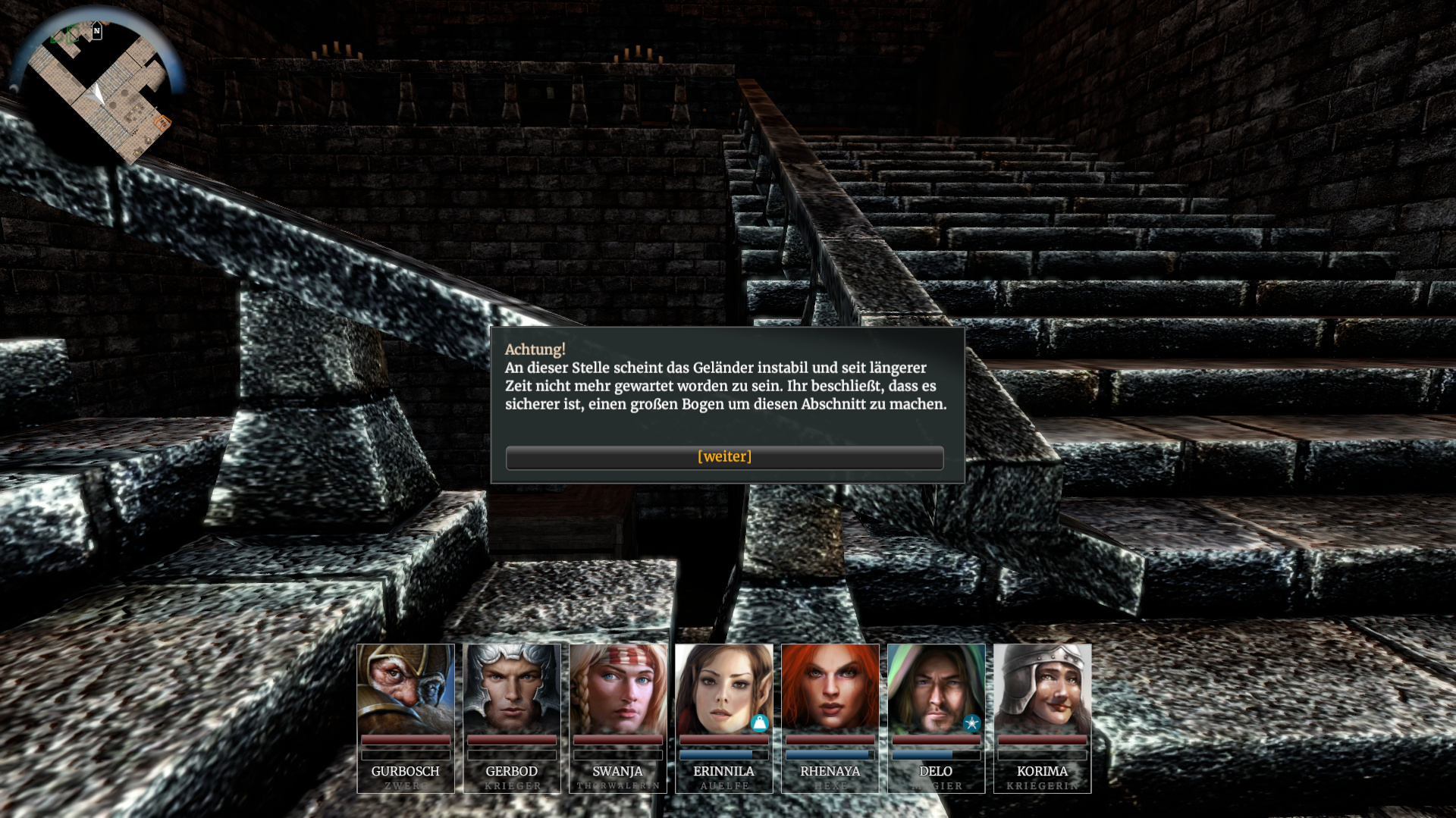Select Rhenaya the Hexe portrait
1456x818 pixels.
point(830,689)
